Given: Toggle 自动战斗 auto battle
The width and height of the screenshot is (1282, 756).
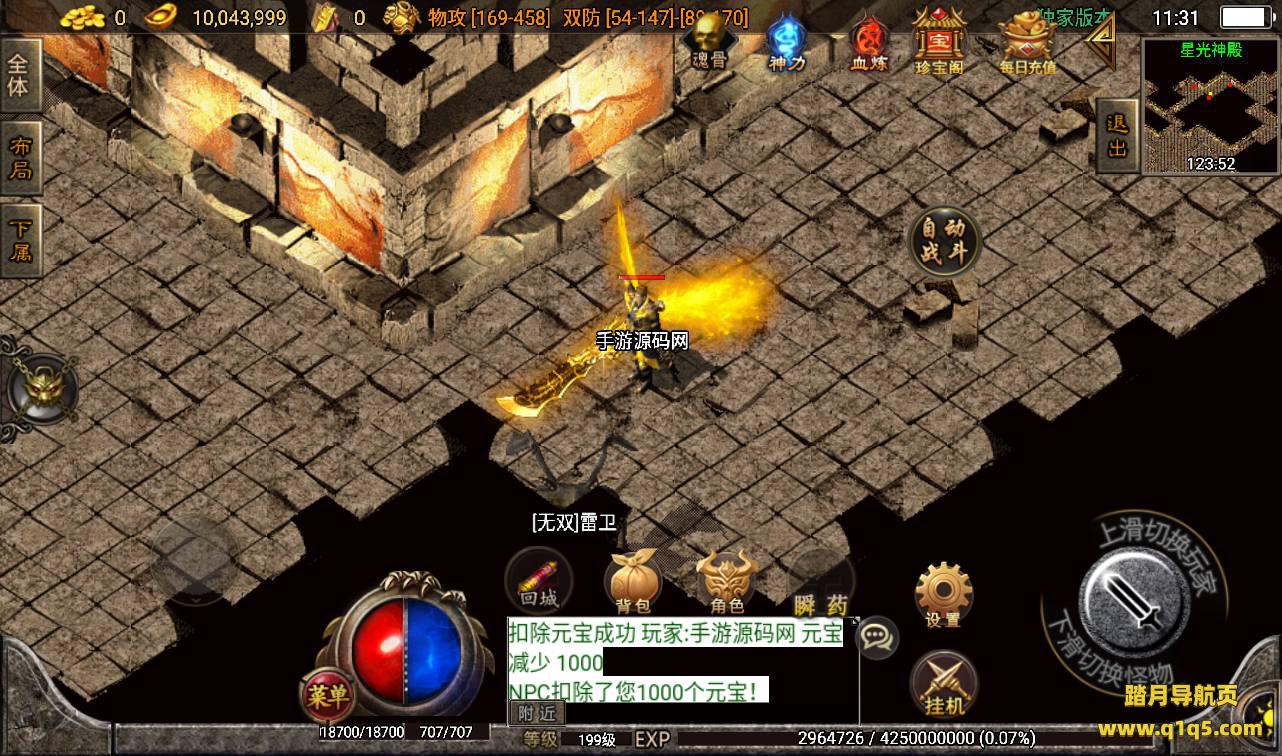Looking at the screenshot, I should (x=944, y=241).
